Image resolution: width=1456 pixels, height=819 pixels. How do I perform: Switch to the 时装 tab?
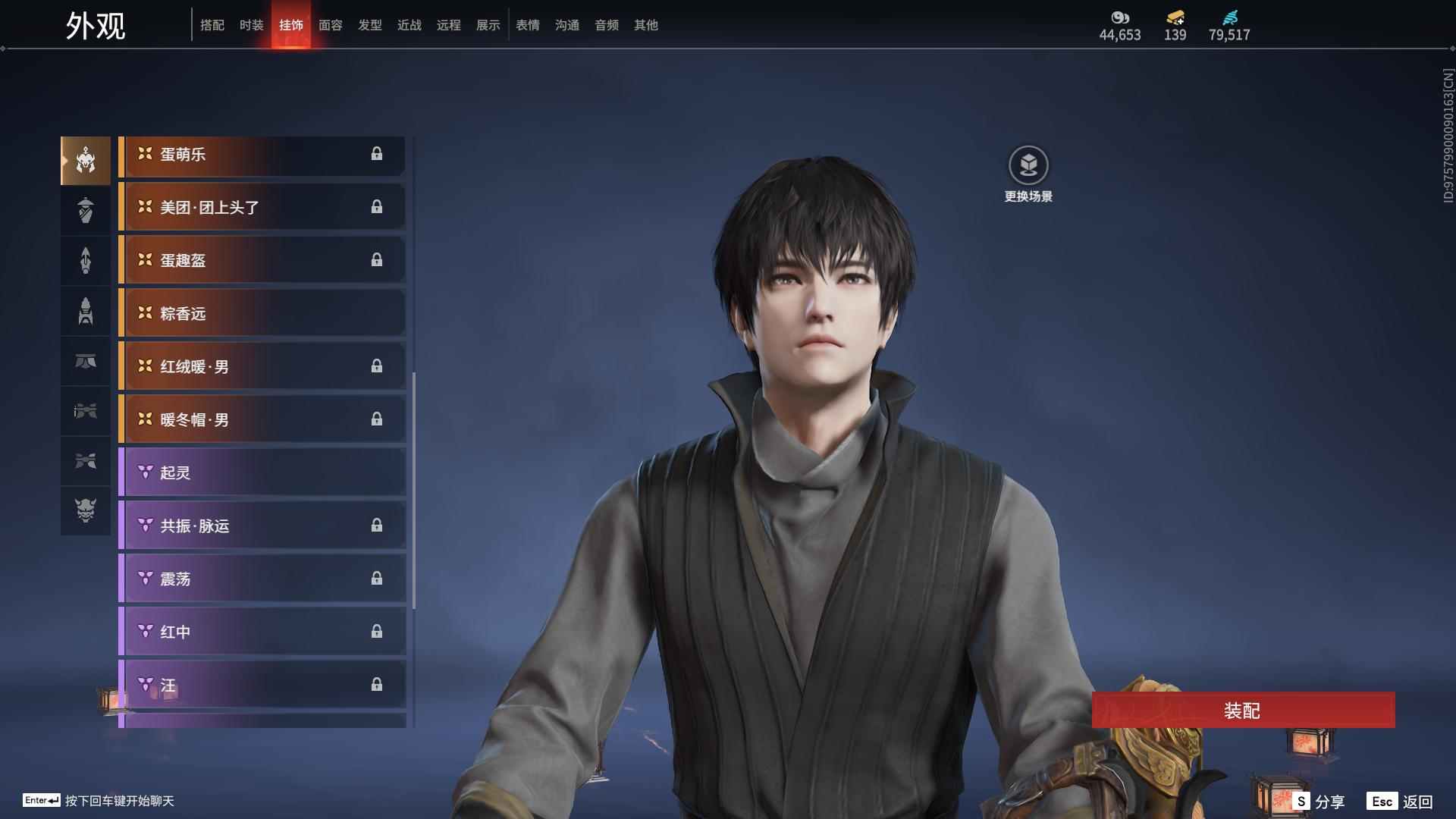[251, 25]
